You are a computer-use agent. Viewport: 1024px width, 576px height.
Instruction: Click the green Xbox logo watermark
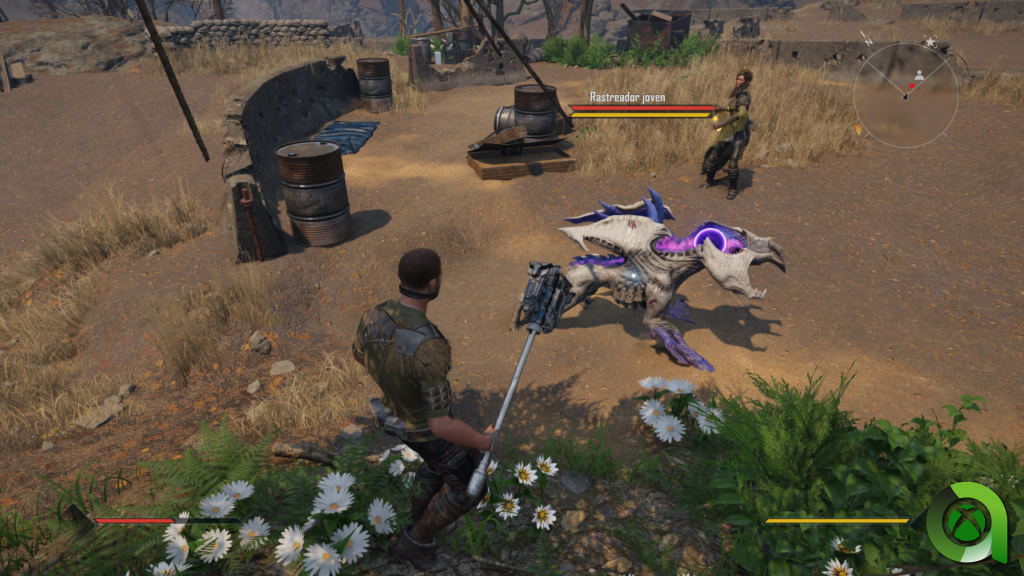point(965,523)
